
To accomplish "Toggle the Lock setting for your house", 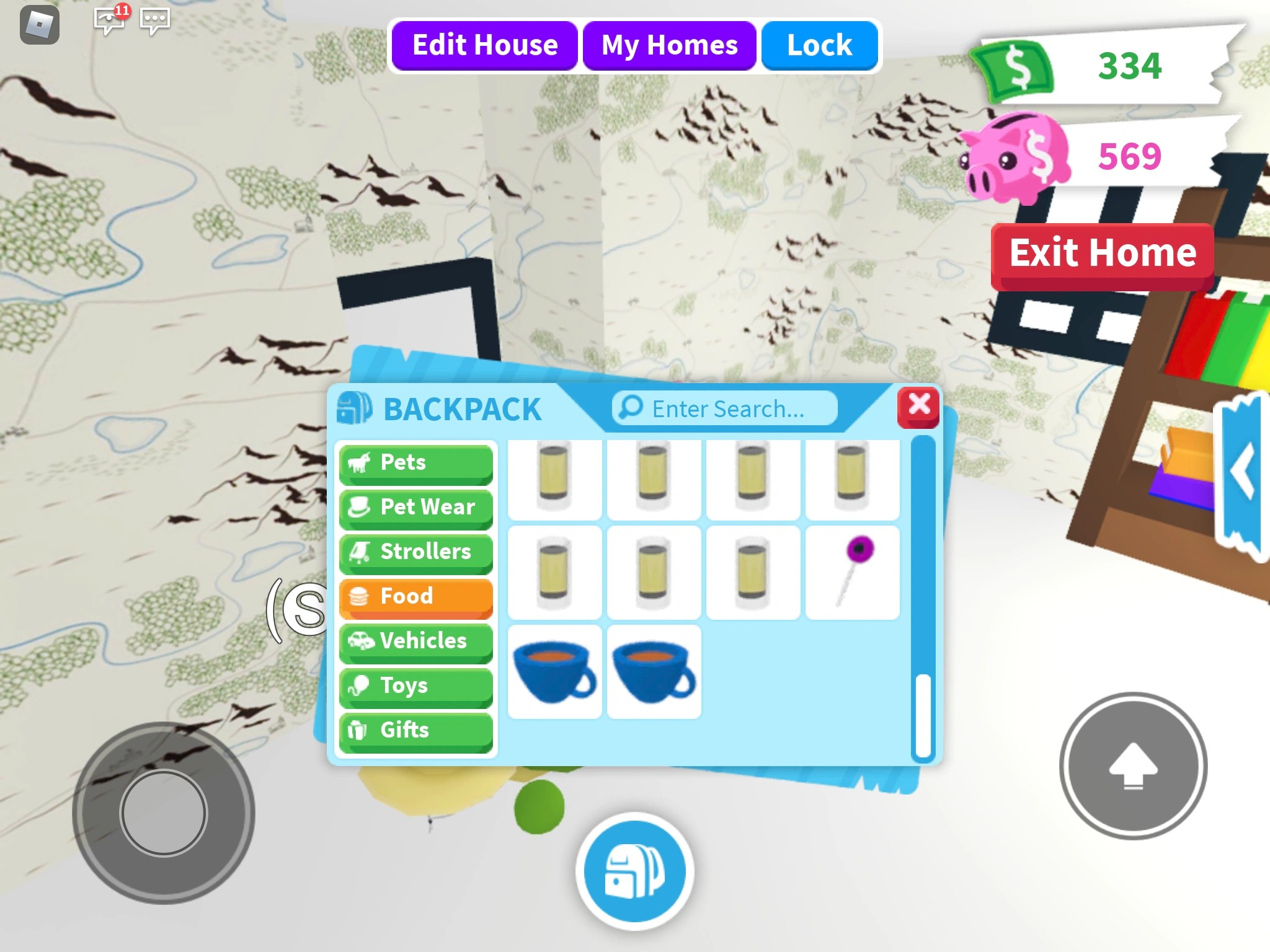I will [819, 44].
